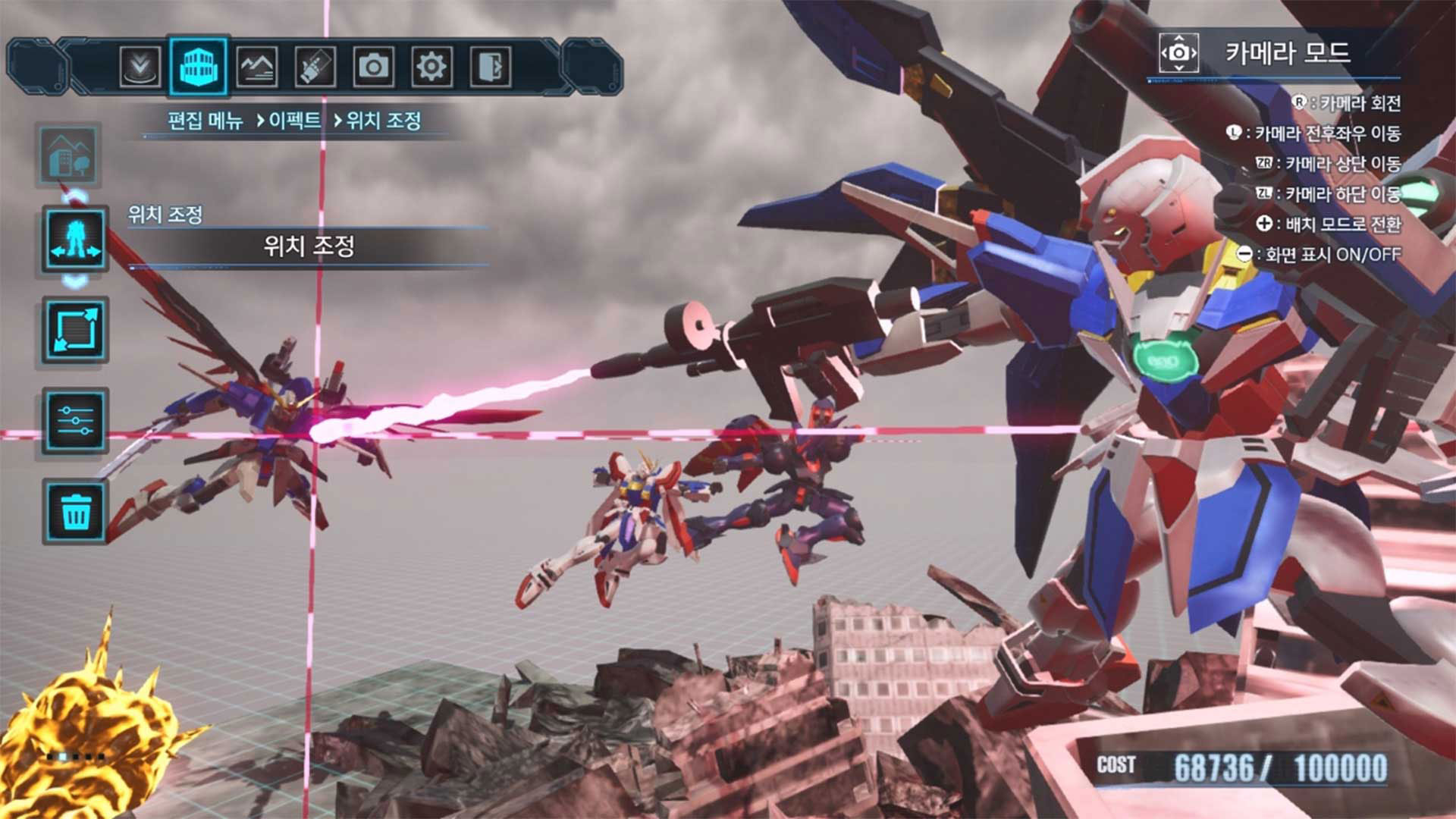Return to 이펙트 in the breadcrumb
The height and width of the screenshot is (819, 1456).
pyautogui.click(x=294, y=121)
